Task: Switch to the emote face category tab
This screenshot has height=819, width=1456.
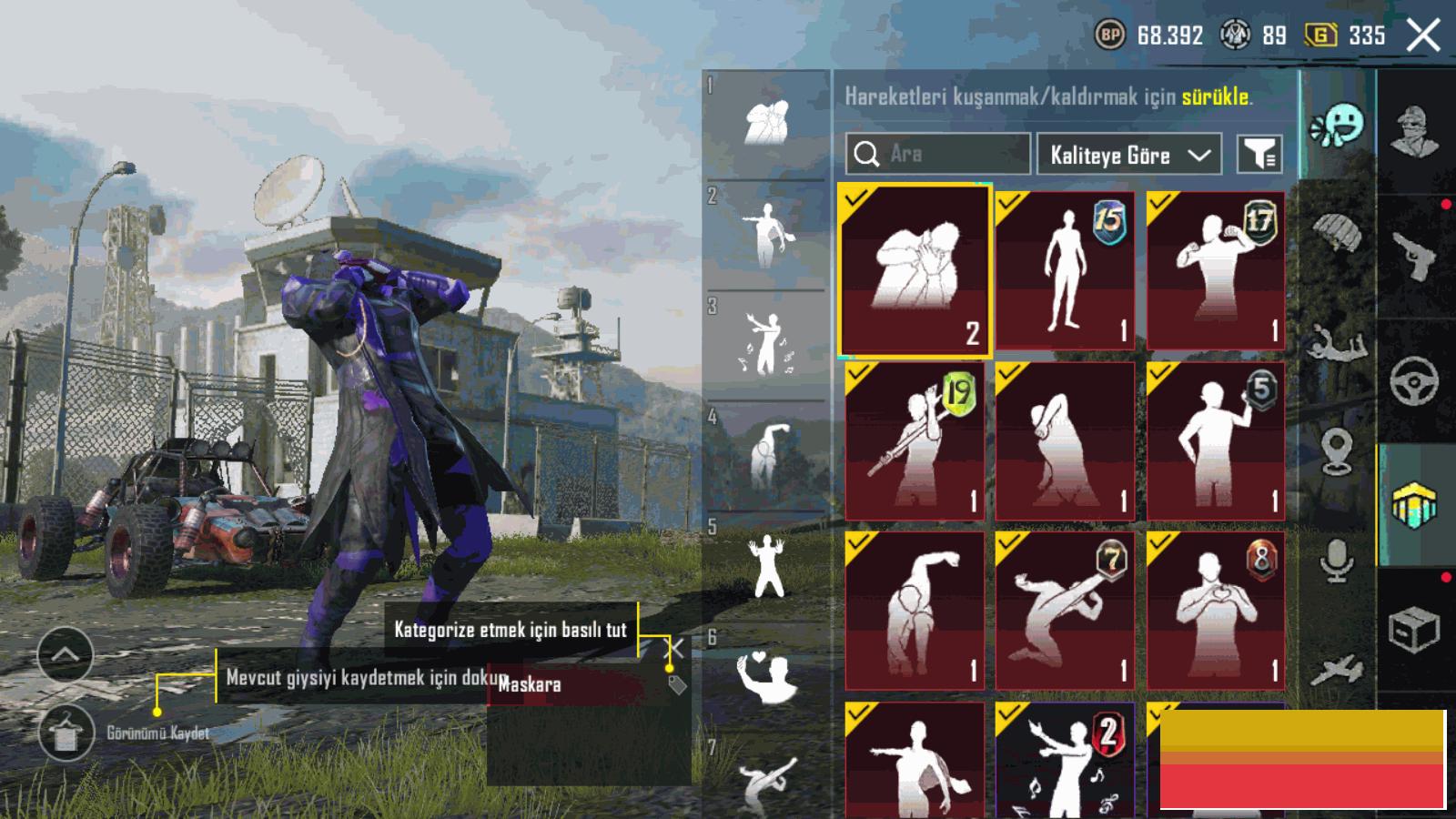Action: coord(1338,126)
